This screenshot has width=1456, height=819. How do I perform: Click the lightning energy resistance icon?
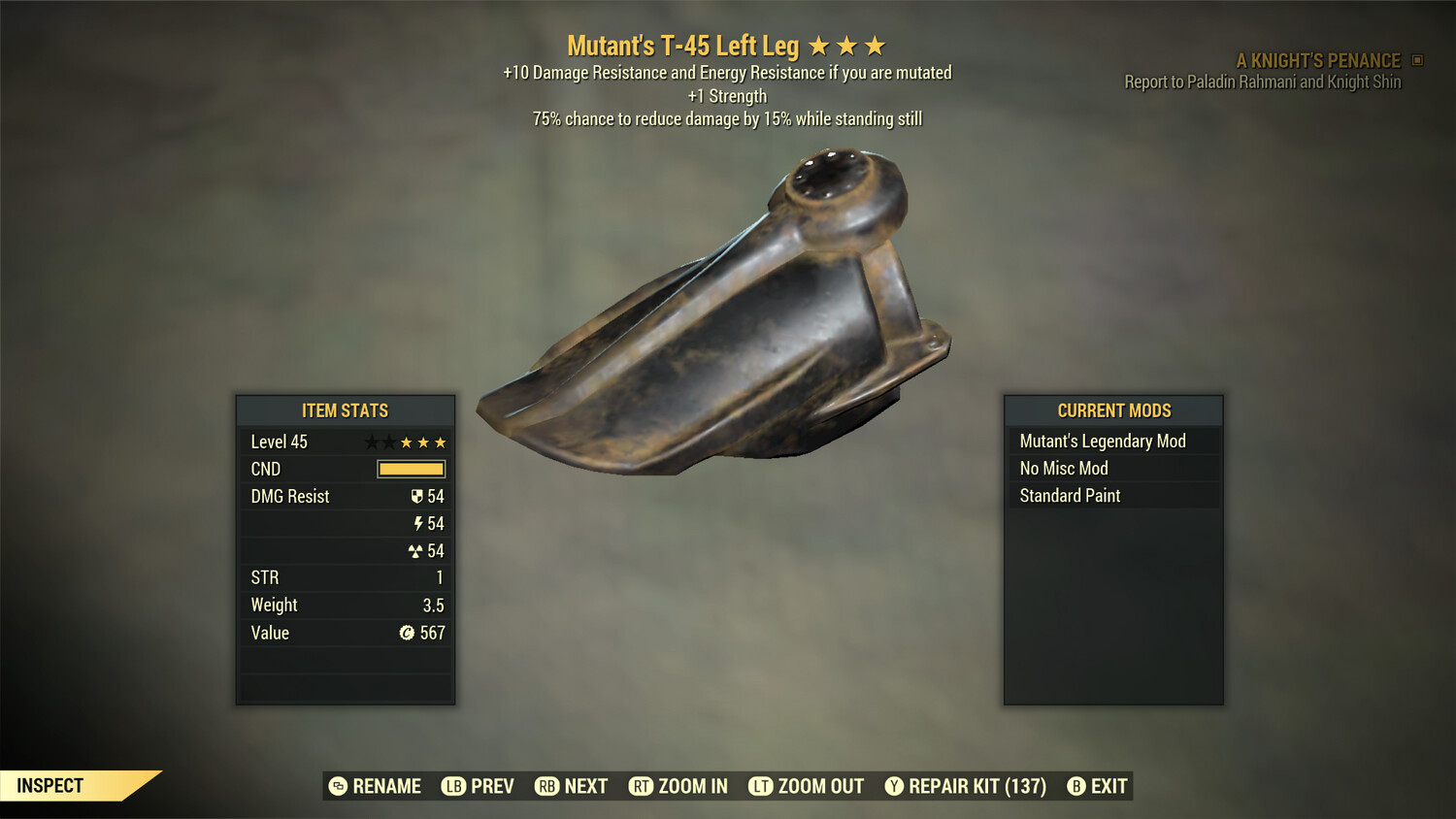coord(418,523)
